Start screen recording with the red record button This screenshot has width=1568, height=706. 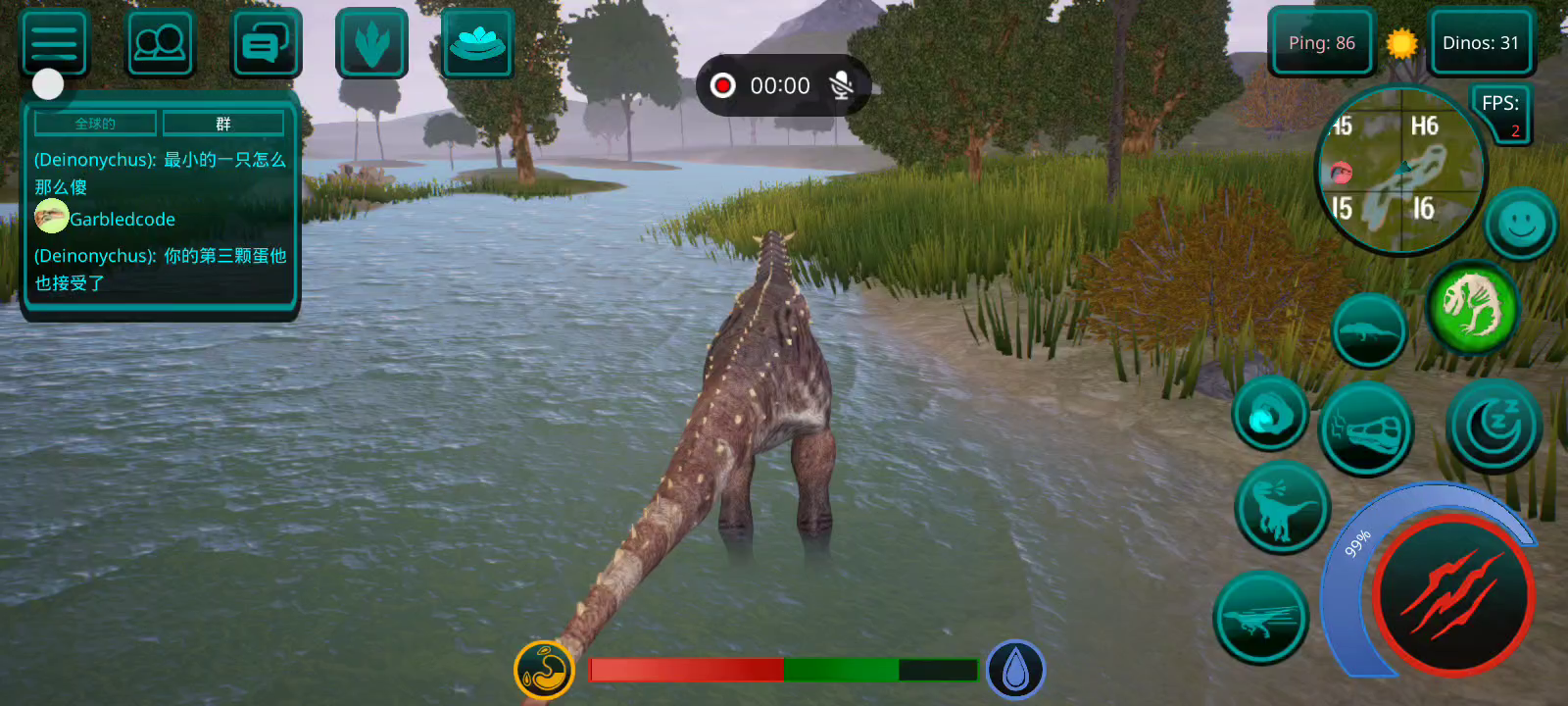(723, 86)
